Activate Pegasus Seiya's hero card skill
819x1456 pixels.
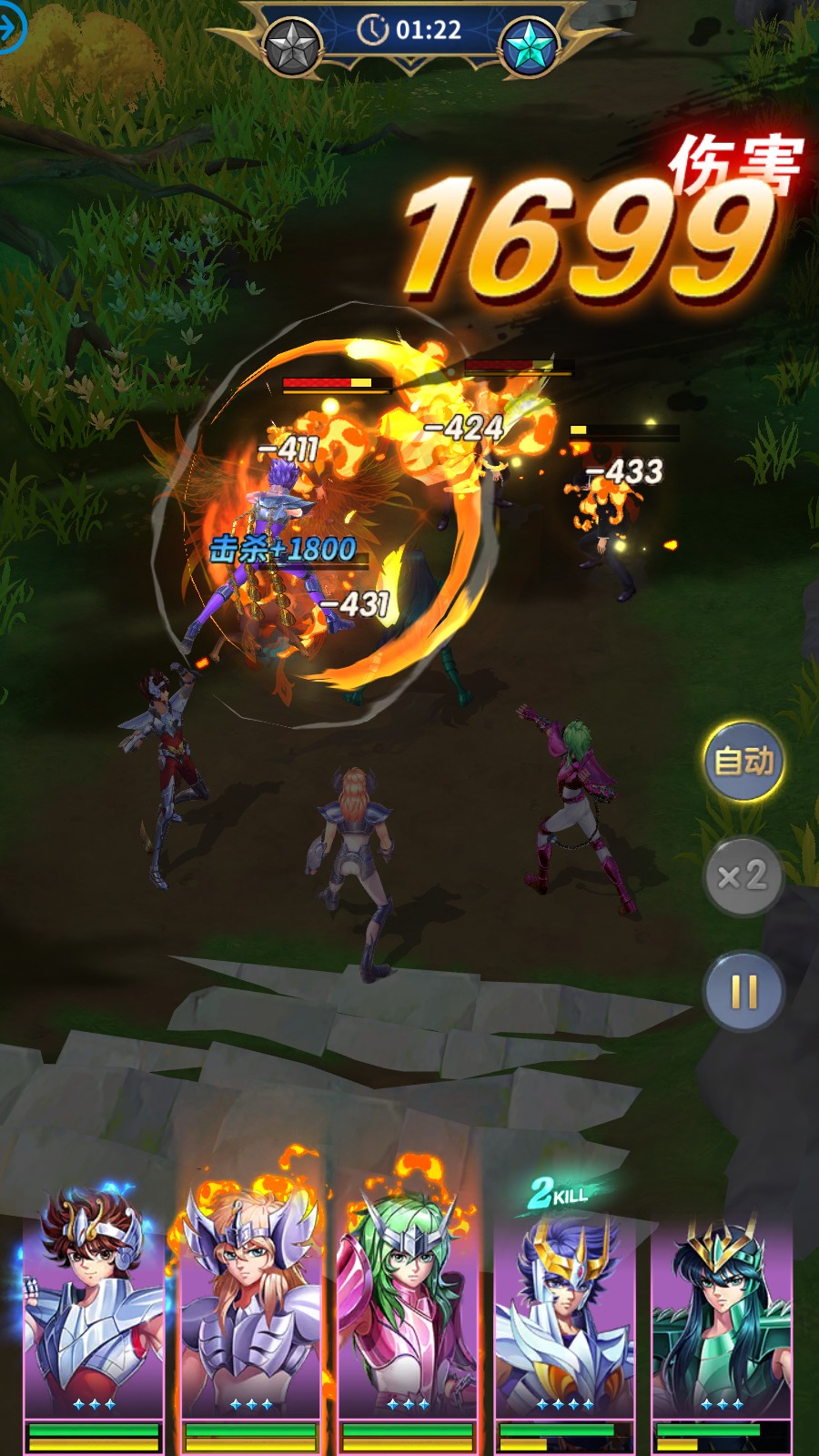[94, 1310]
